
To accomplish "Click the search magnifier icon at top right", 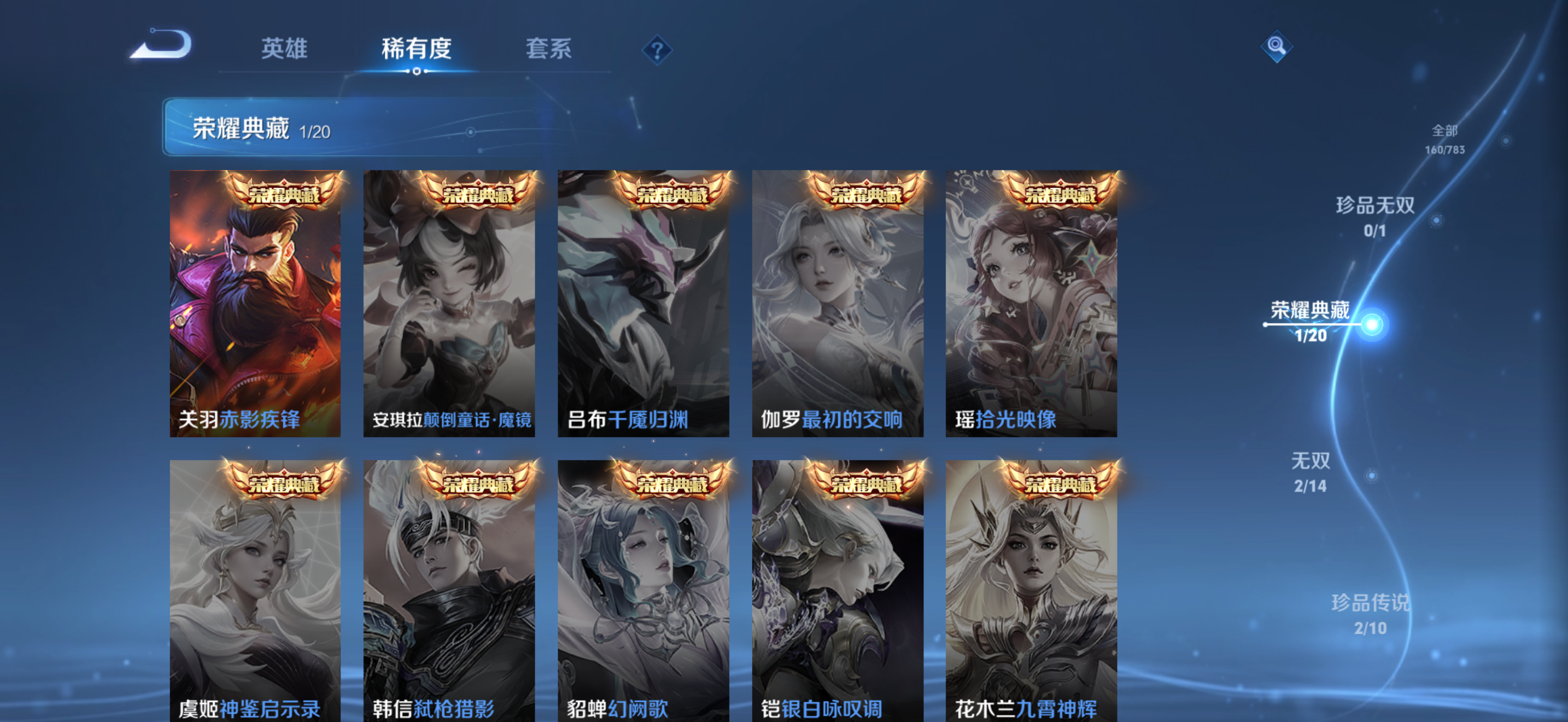I will [1277, 45].
